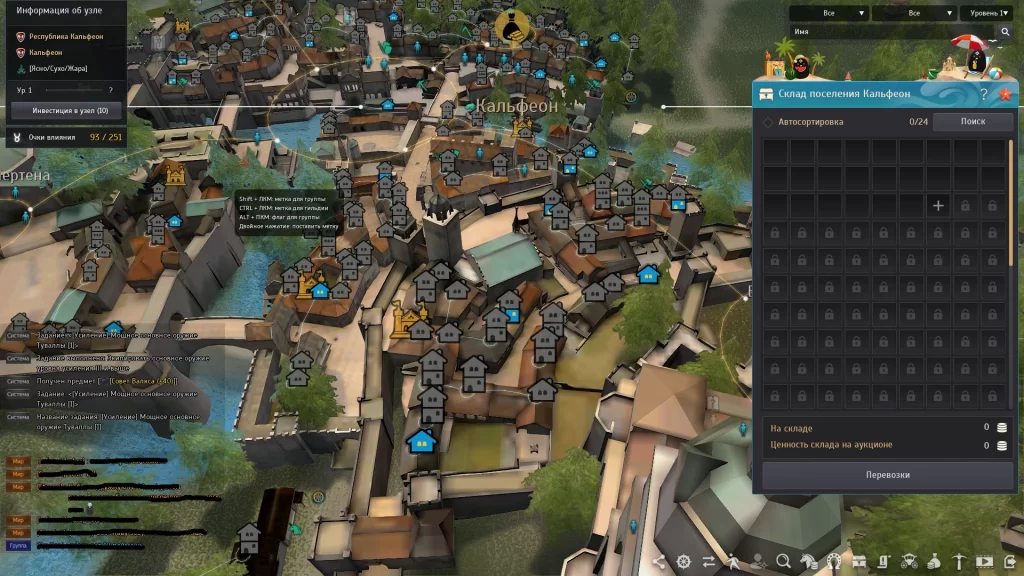
Task: Click the video play icon in bottom toolbar
Action: (984, 561)
